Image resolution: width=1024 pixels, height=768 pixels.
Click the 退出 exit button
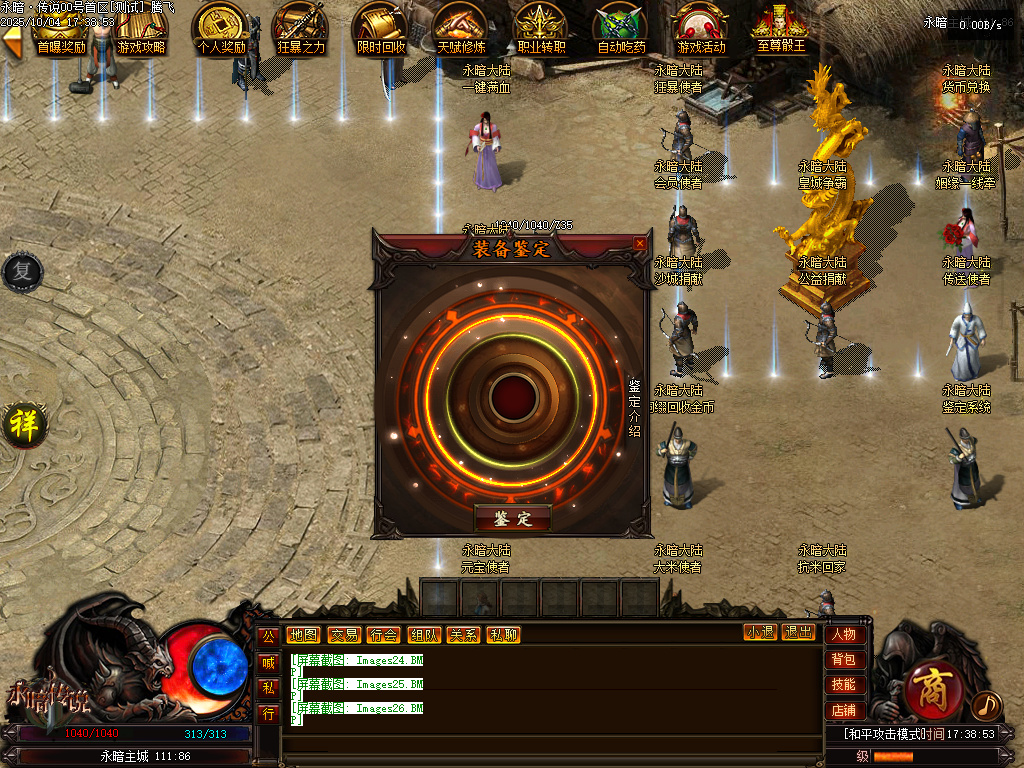(798, 632)
